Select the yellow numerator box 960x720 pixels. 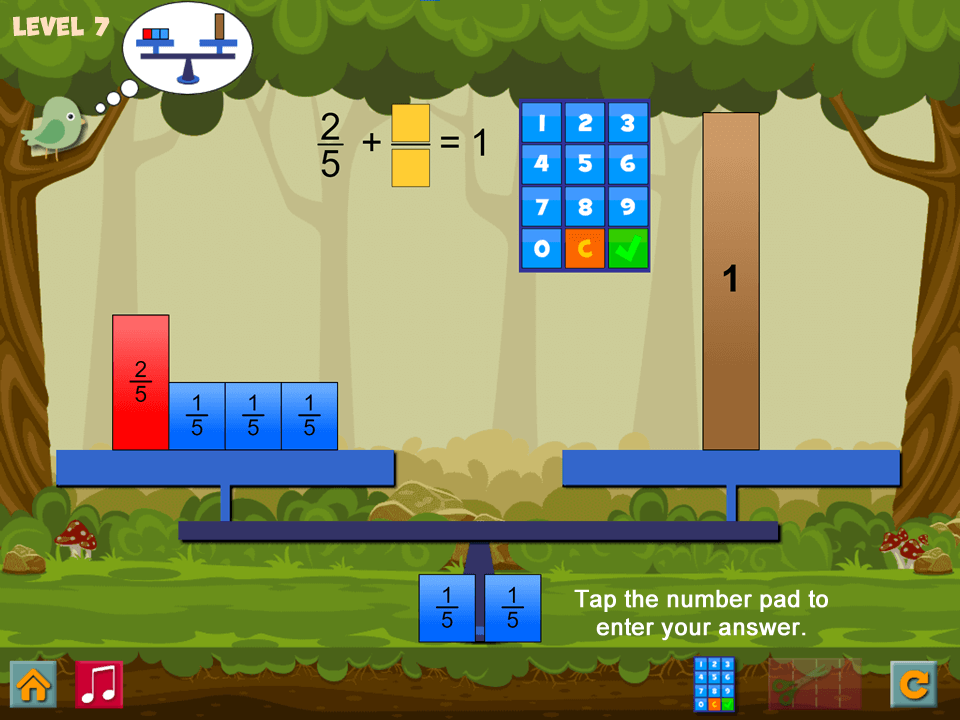pos(411,122)
